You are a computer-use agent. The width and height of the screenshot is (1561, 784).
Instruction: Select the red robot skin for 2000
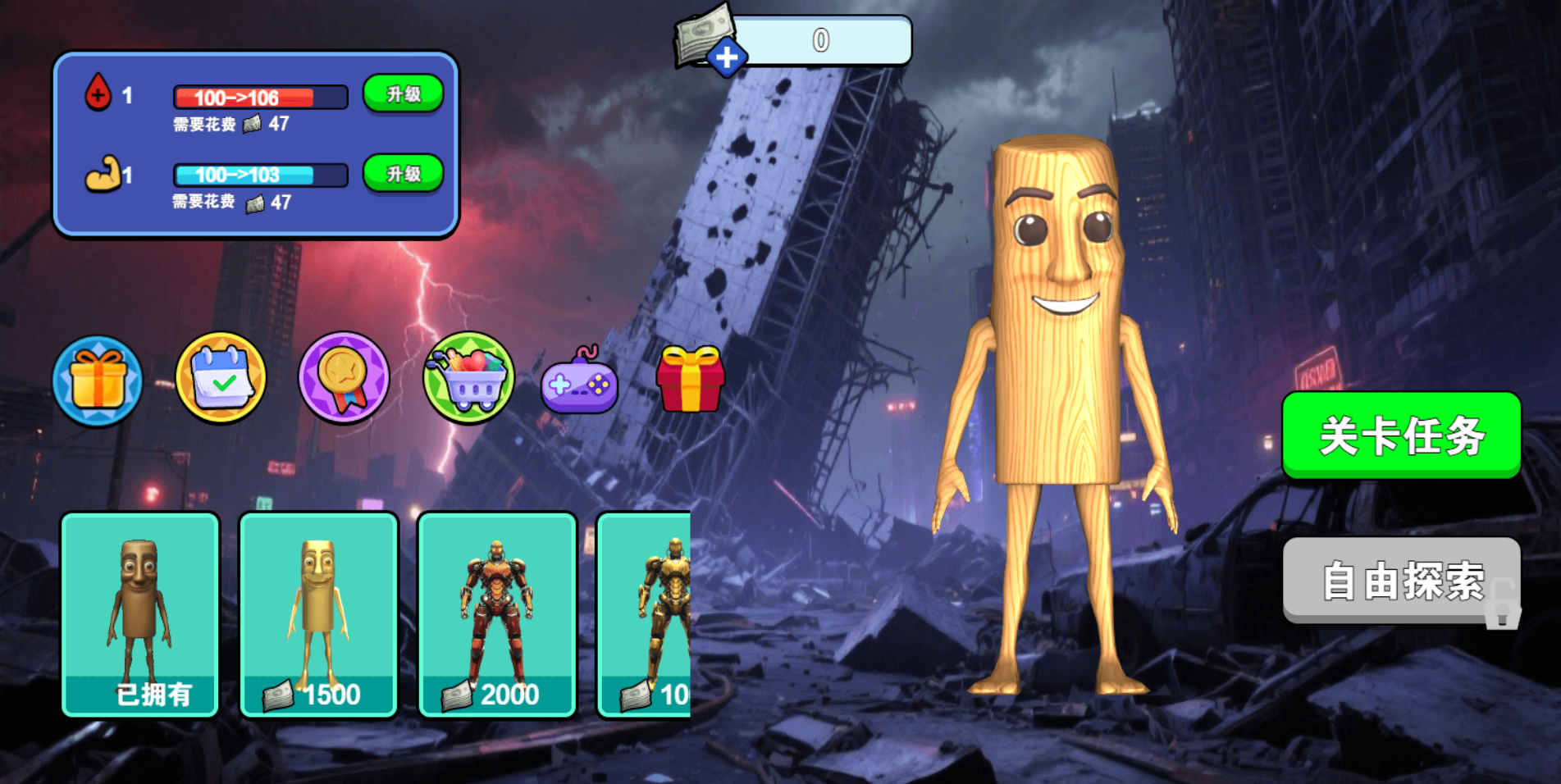click(x=497, y=614)
